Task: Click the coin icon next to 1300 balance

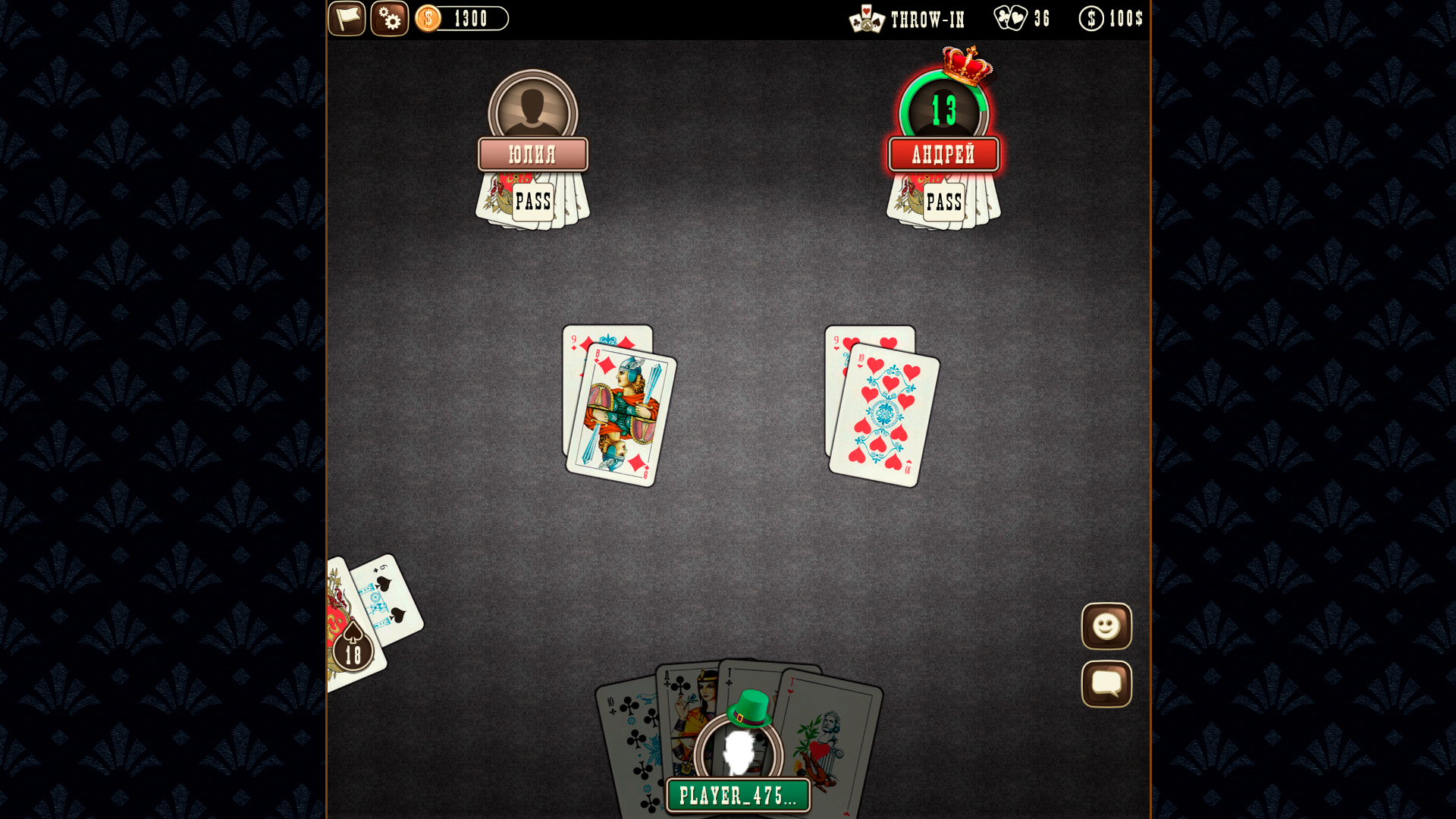Action: click(428, 18)
